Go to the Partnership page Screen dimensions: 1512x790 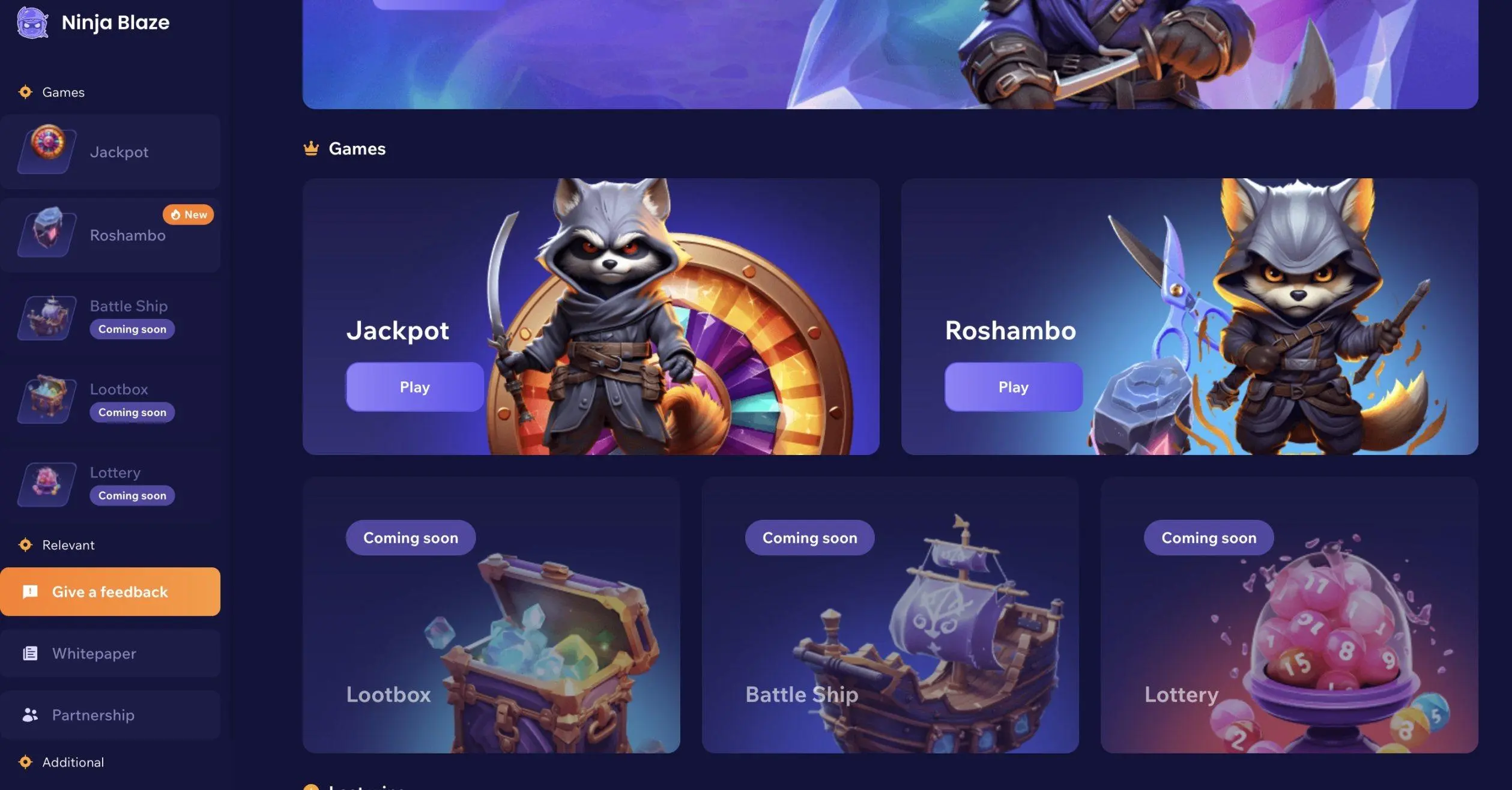tap(110, 715)
